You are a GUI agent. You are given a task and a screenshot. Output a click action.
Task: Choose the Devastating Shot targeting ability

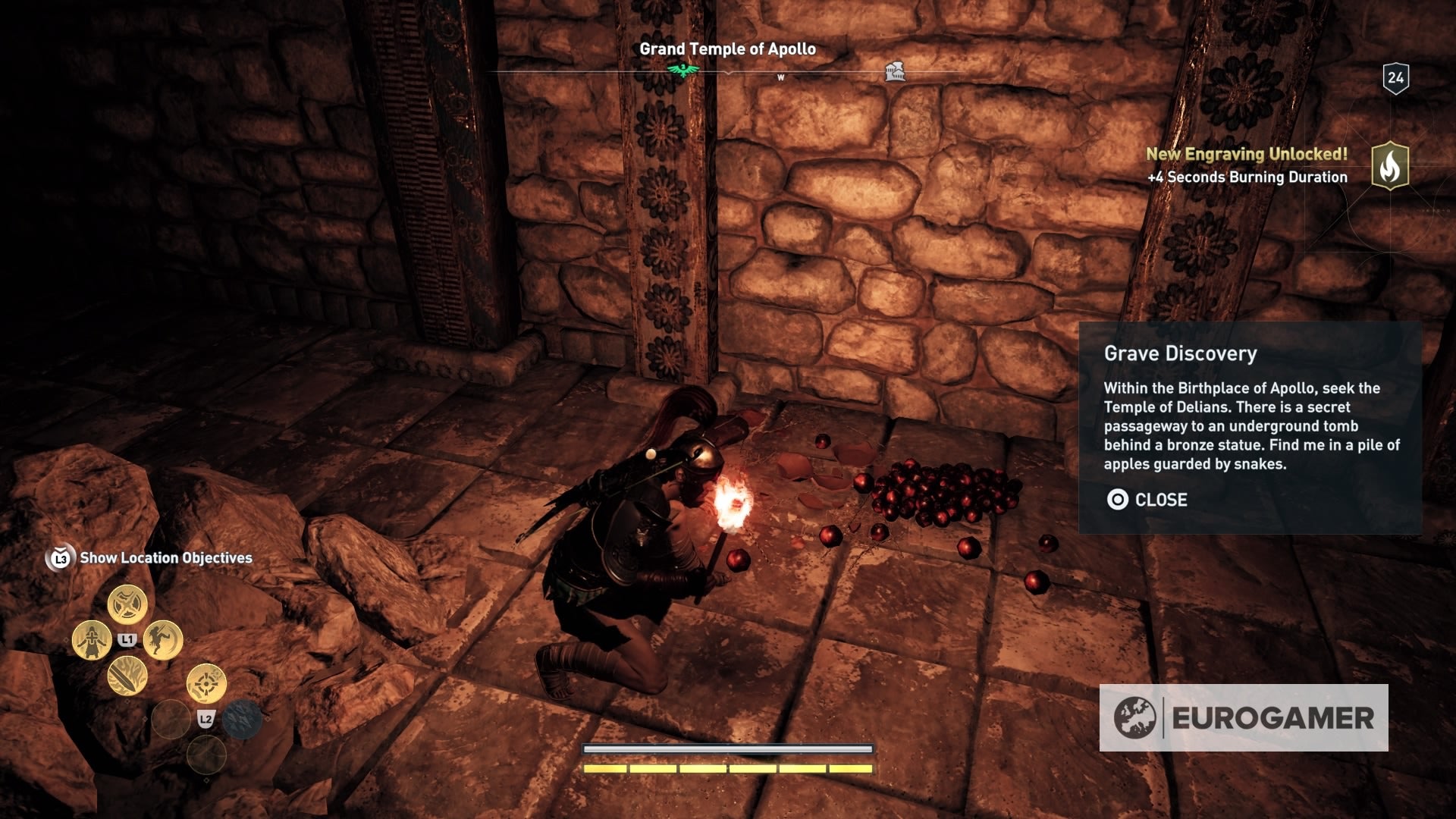pyautogui.click(x=206, y=682)
